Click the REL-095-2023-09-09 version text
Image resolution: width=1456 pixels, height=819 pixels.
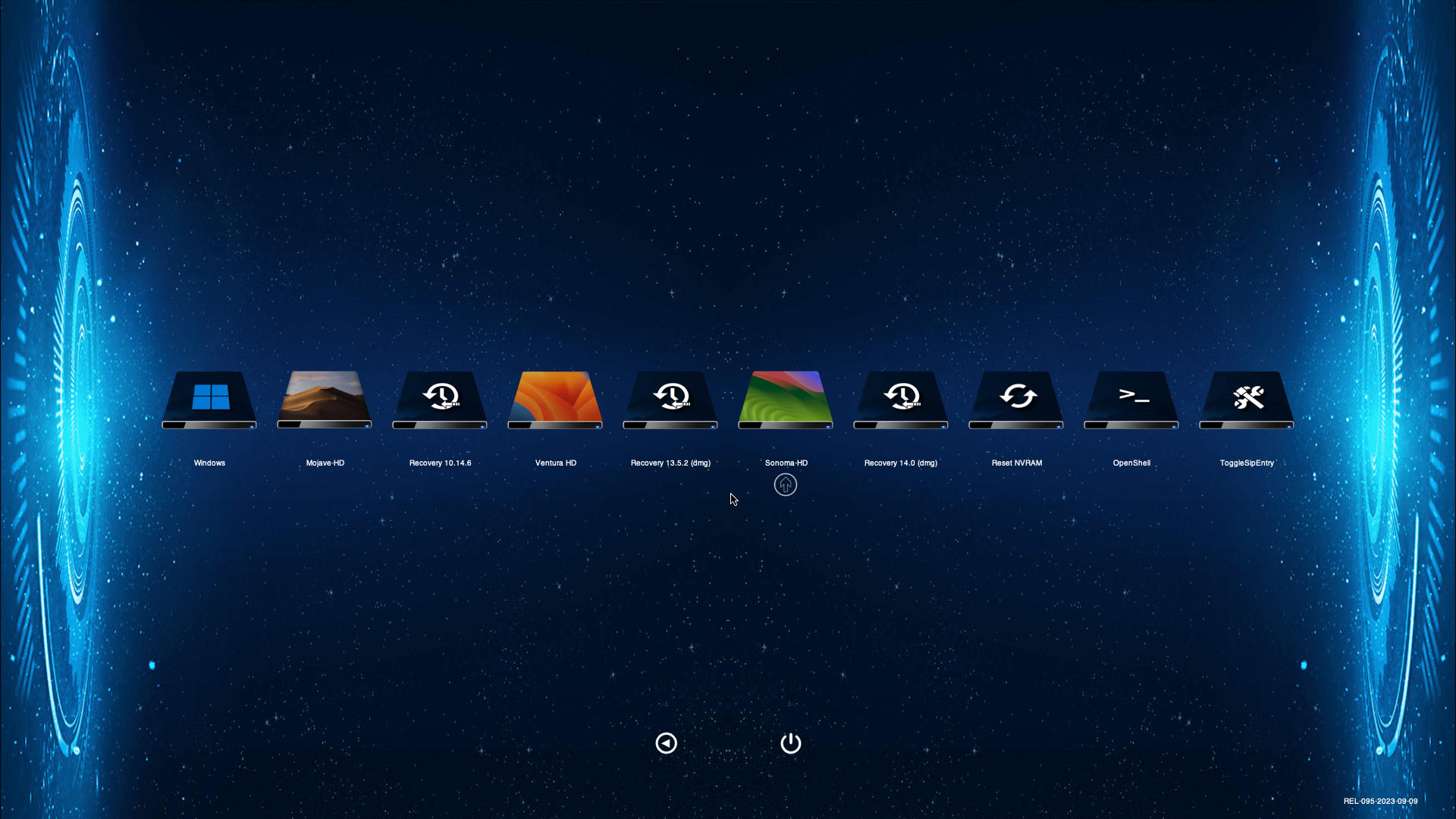pyautogui.click(x=1382, y=799)
